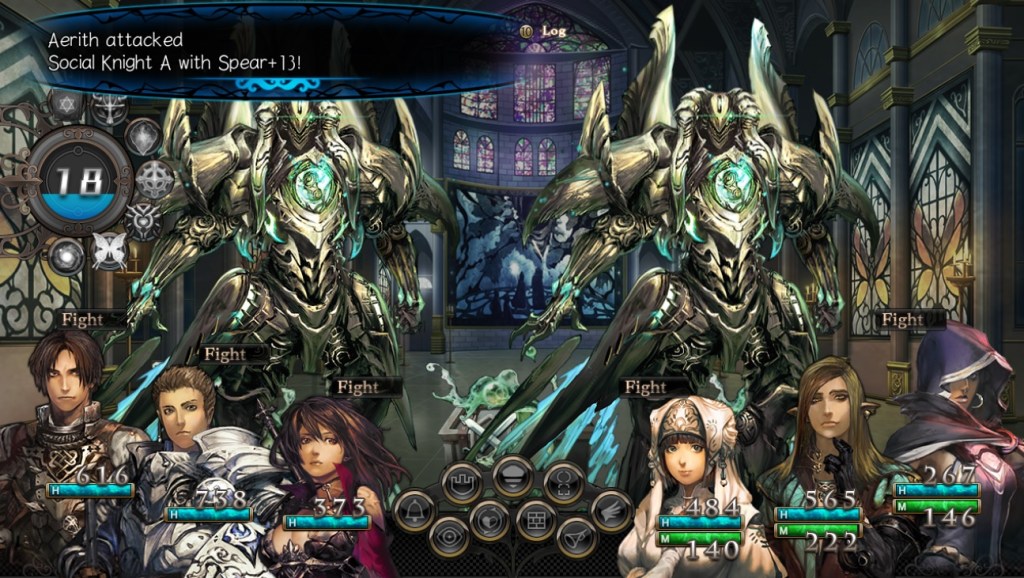Activate the horn command icon

tap(575, 537)
